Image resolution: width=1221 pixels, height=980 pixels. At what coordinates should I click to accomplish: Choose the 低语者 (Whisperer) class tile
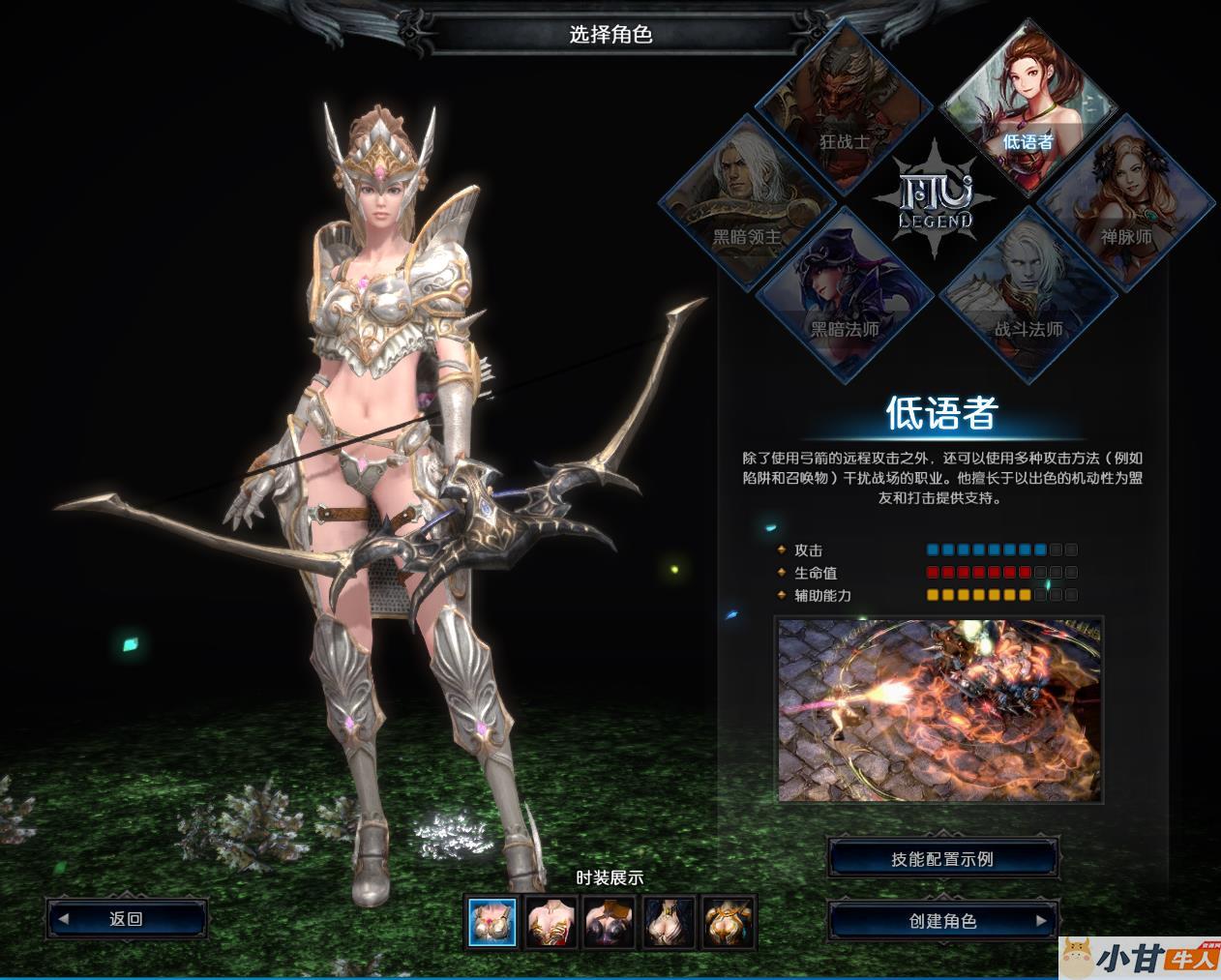tap(1027, 106)
